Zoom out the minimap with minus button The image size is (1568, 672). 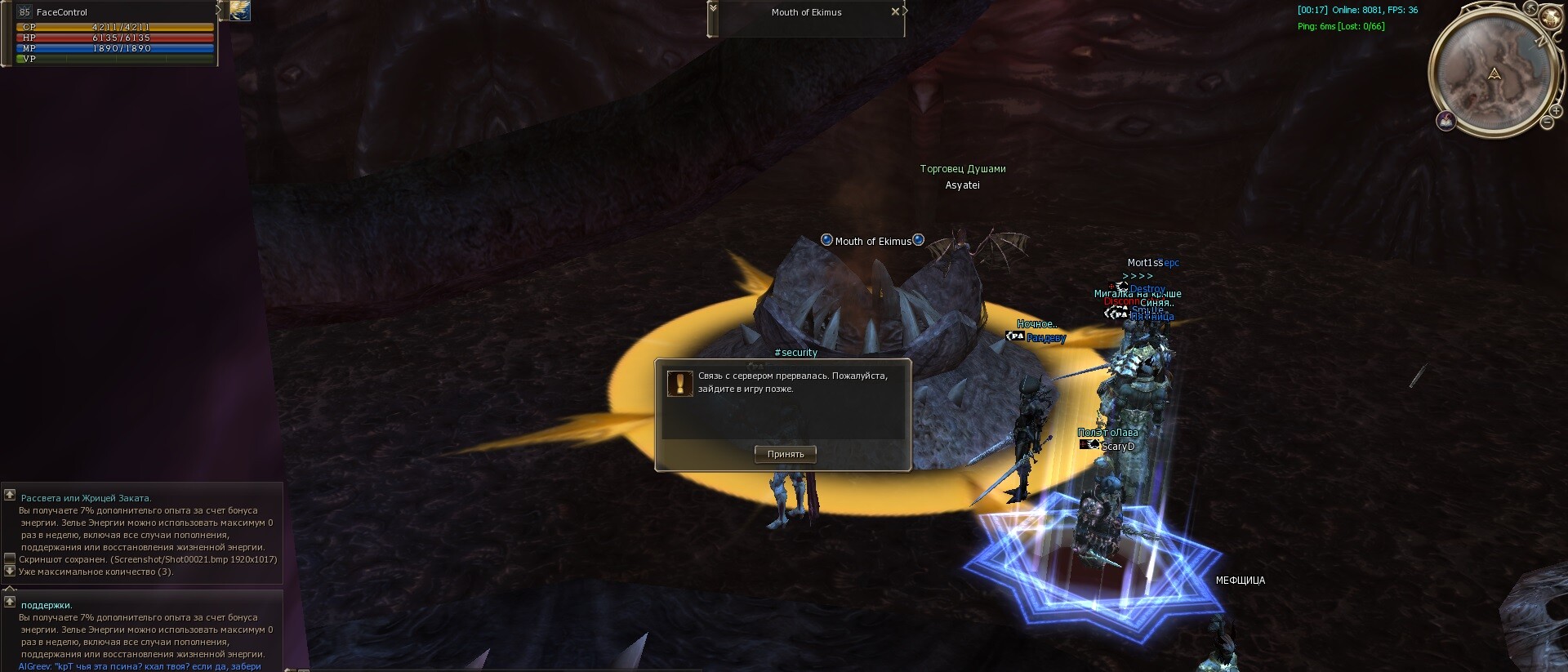pos(1547,122)
